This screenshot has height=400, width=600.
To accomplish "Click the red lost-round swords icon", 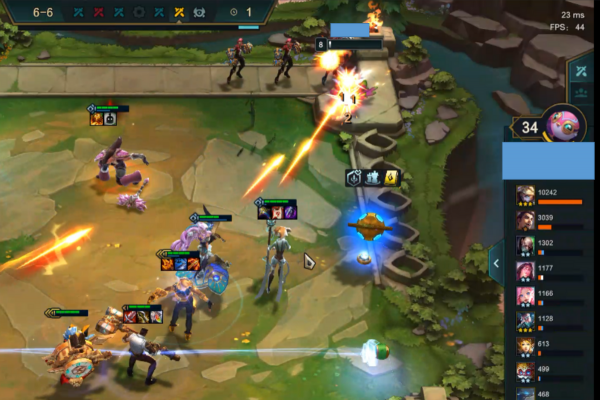I will coord(98,12).
